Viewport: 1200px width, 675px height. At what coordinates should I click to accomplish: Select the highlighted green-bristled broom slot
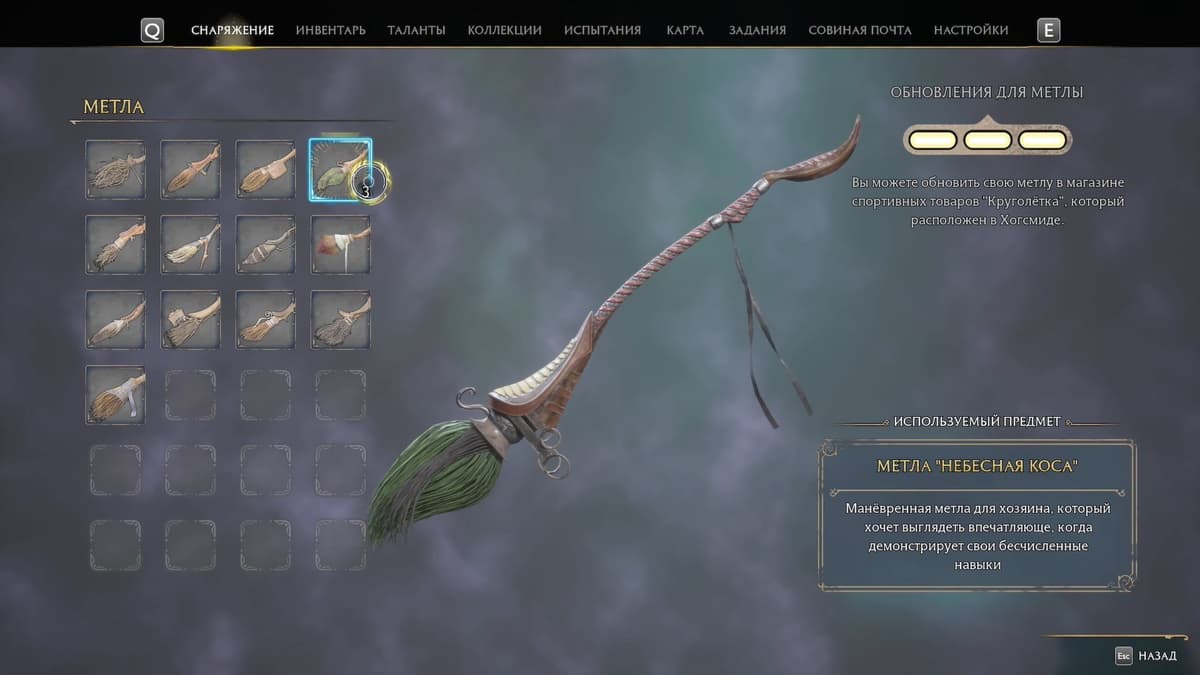340,169
